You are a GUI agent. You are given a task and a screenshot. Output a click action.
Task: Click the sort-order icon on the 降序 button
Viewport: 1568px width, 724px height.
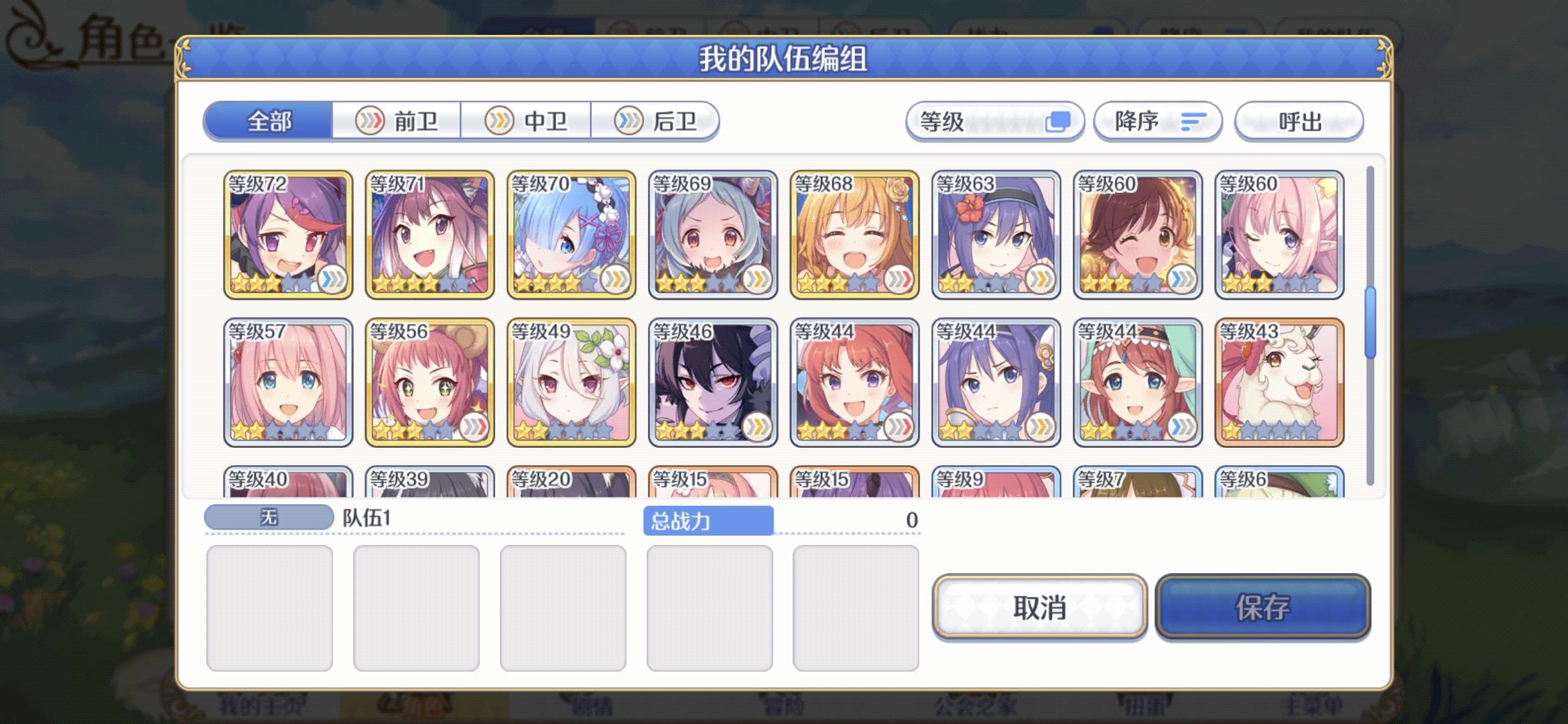(1192, 121)
